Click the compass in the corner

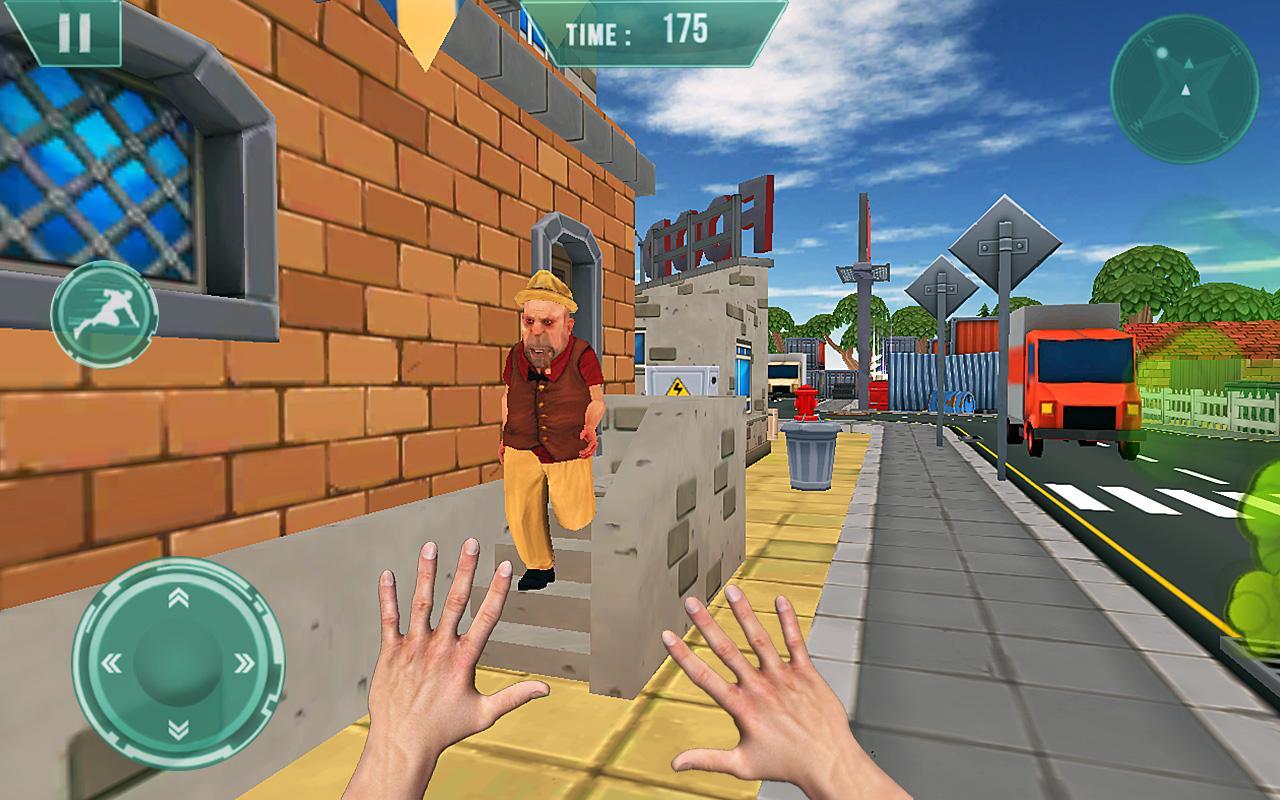pyautogui.click(x=1184, y=89)
